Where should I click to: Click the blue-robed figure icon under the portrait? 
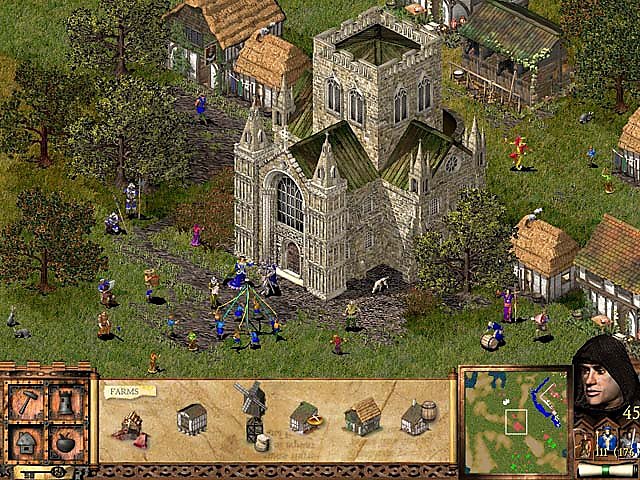[606, 441]
